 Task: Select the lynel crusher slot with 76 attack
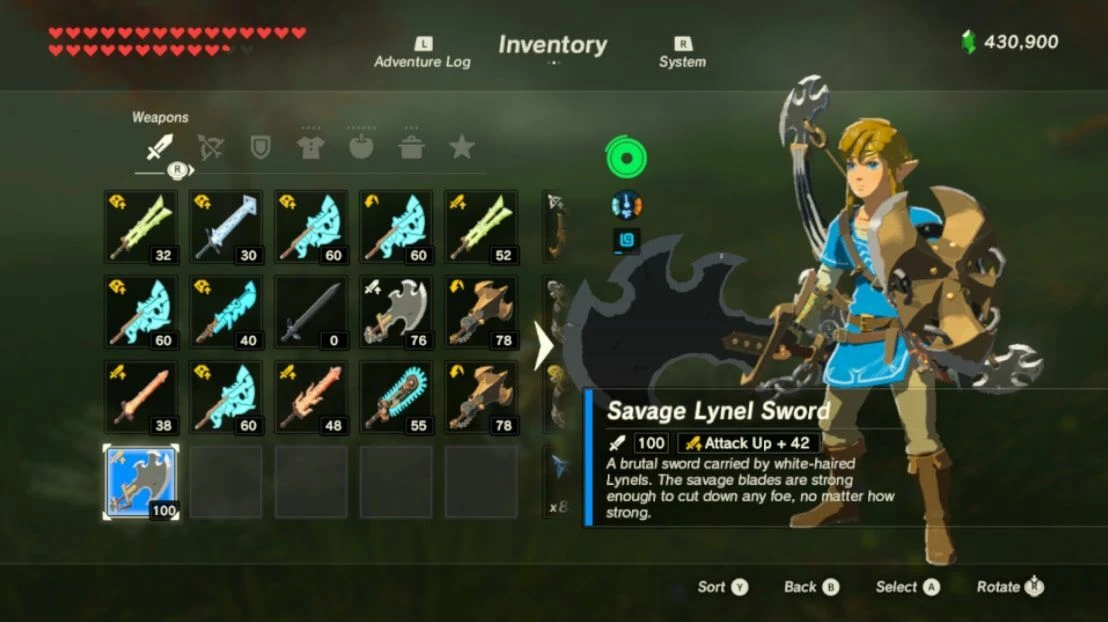pos(396,312)
